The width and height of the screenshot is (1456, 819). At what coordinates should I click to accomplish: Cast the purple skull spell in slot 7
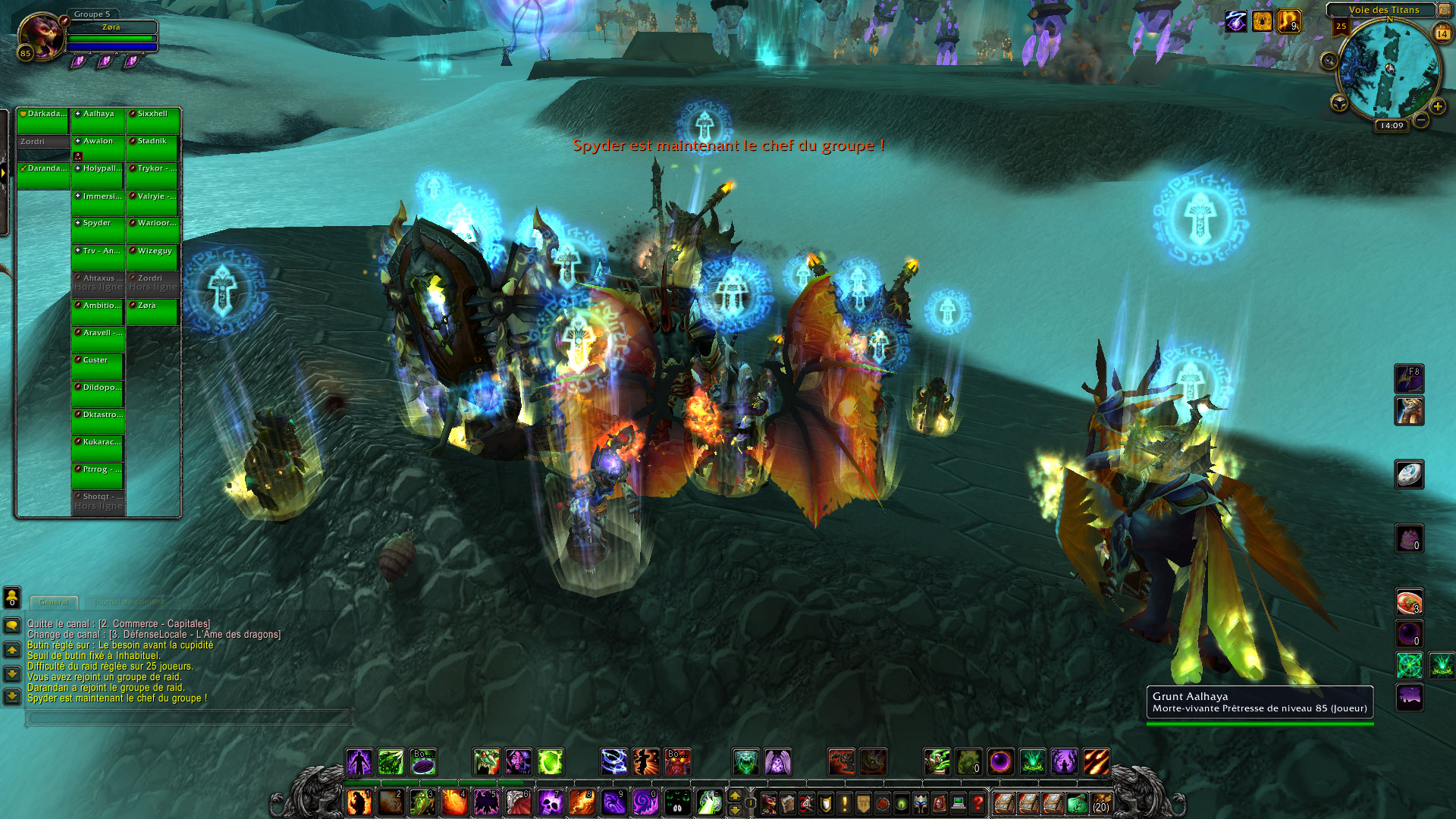[x=549, y=802]
